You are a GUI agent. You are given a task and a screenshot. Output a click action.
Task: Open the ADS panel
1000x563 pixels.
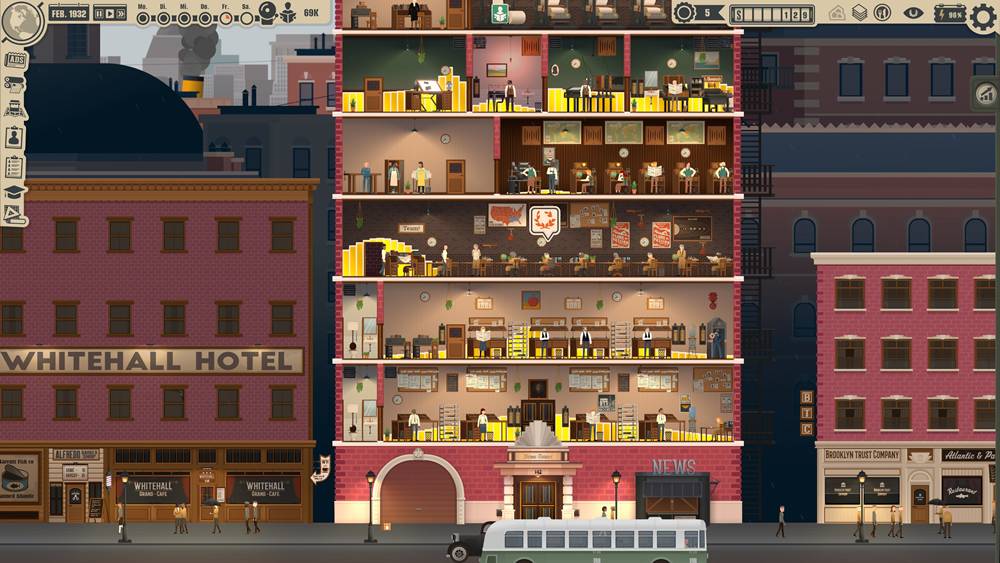point(15,60)
